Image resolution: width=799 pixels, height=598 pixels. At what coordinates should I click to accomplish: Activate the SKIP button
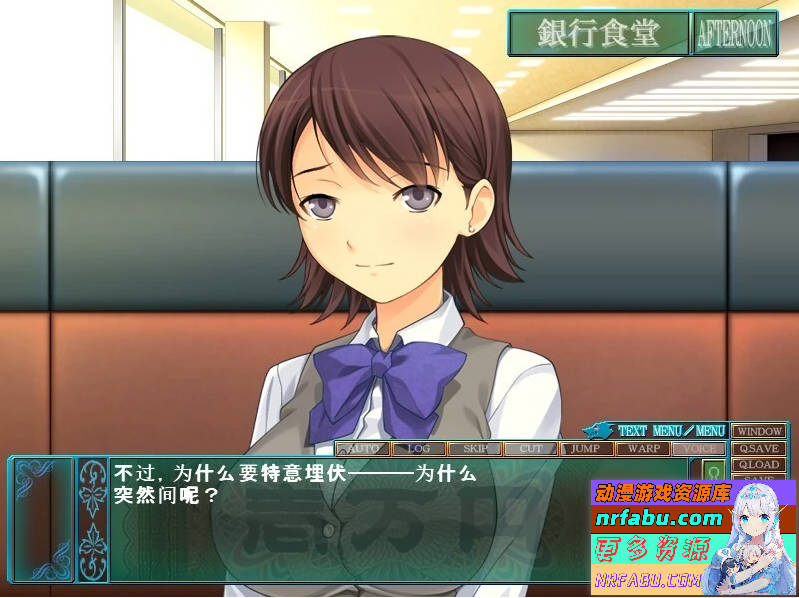coord(474,449)
